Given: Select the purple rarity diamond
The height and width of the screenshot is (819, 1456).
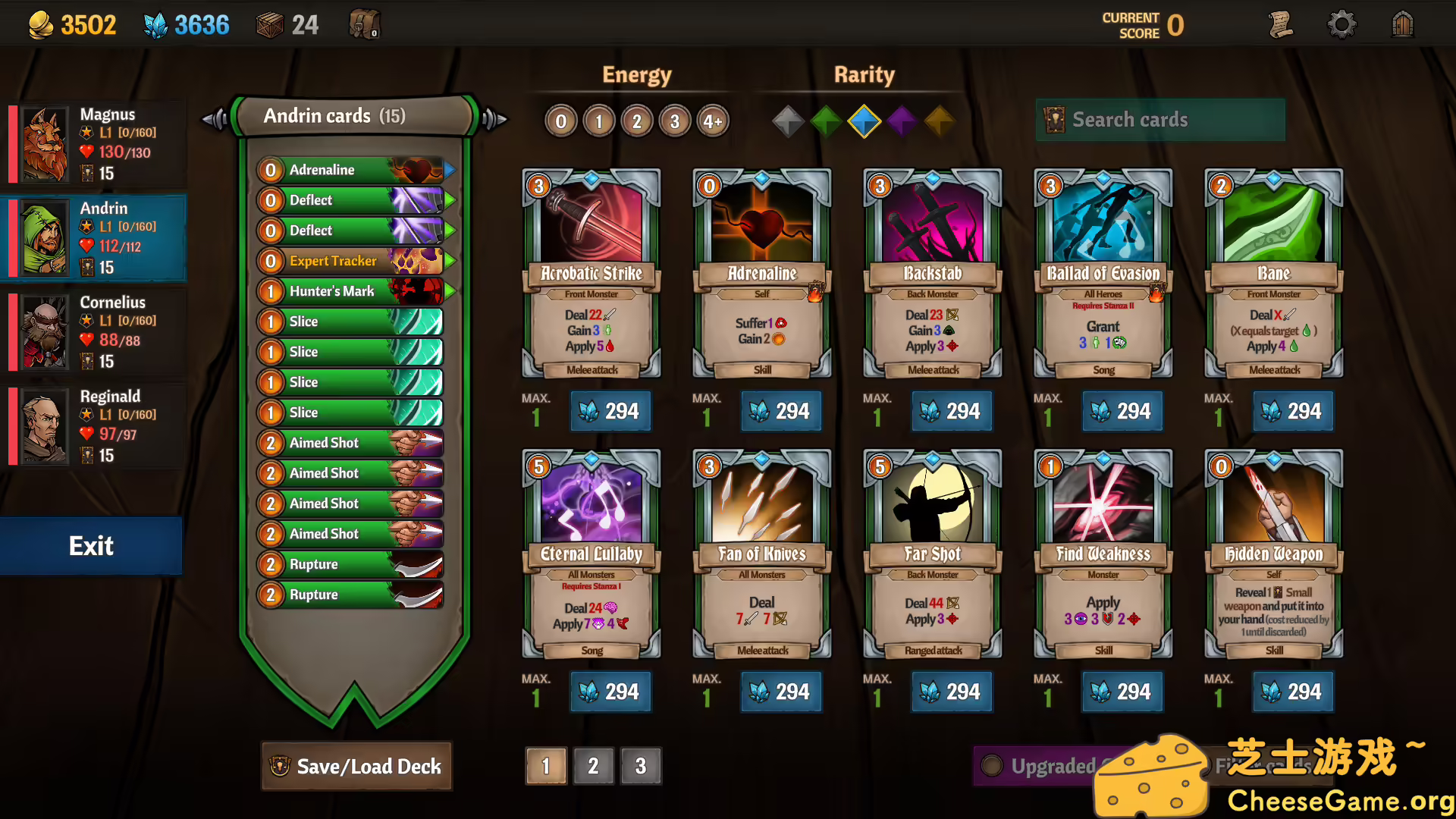Looking at the screenshot, I should (902, 121).
